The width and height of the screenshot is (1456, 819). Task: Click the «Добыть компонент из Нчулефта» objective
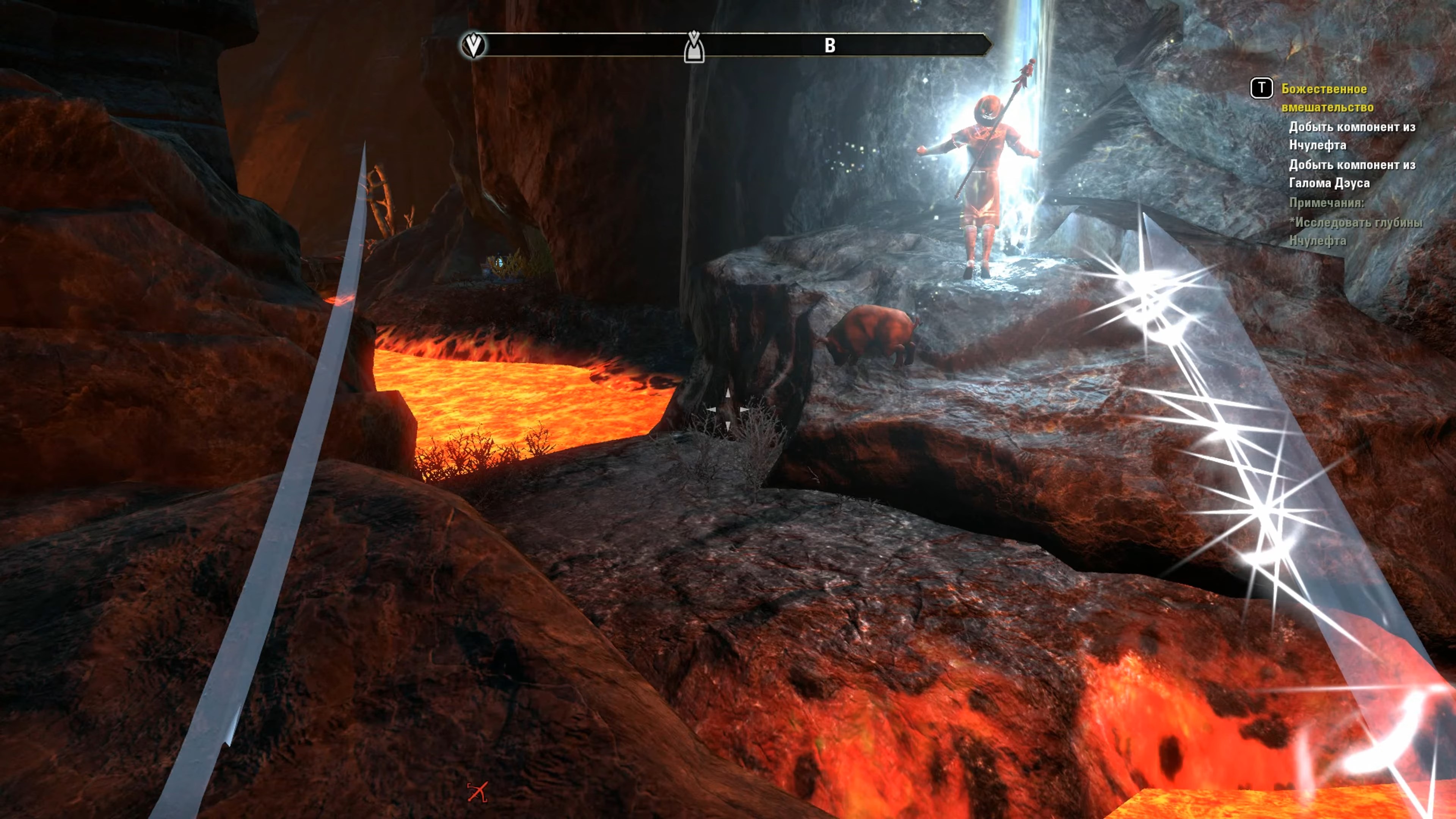click(x=1351, y=136)
